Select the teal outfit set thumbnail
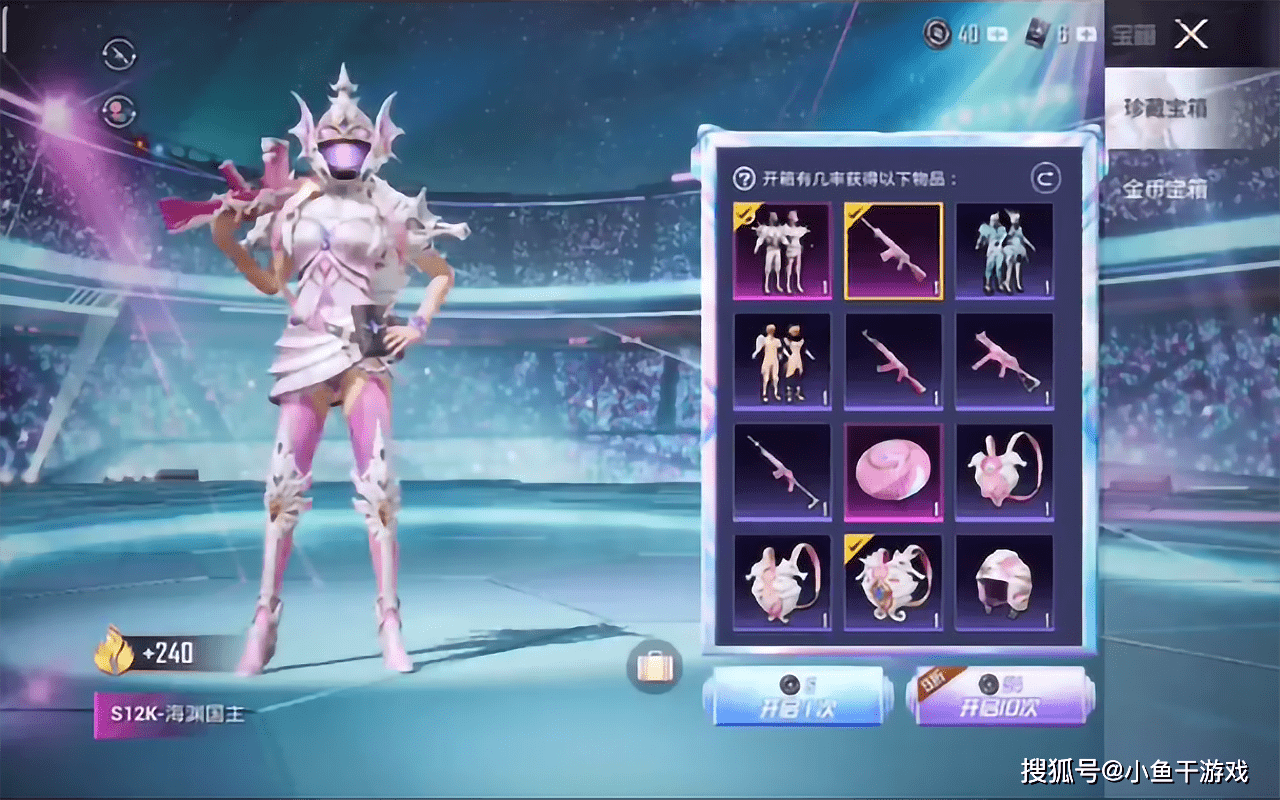This screenshot has height=800, width=1280. (x=1004, y=251)
